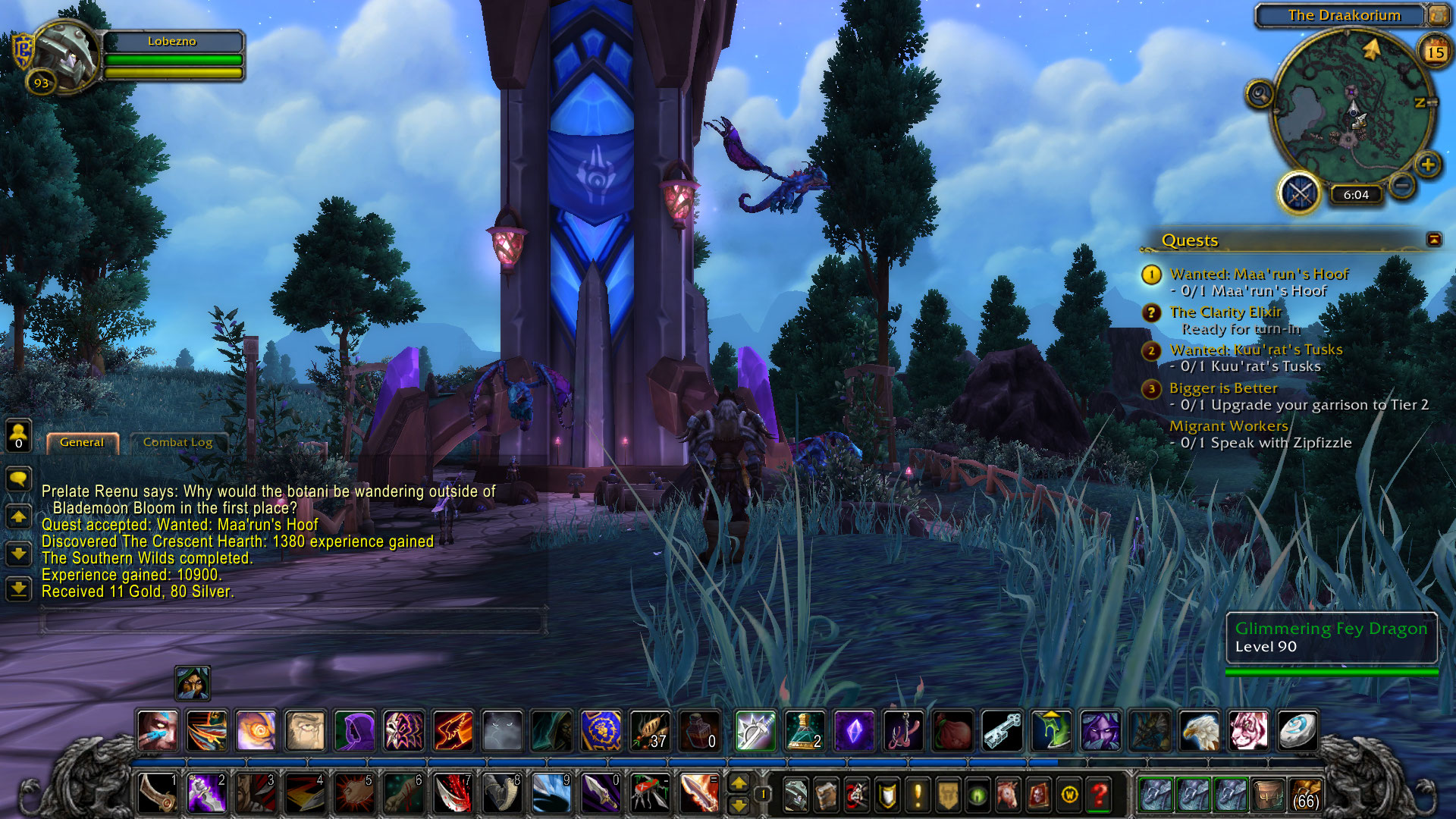Open the Bigger is Better quest

pos(1223,388)
